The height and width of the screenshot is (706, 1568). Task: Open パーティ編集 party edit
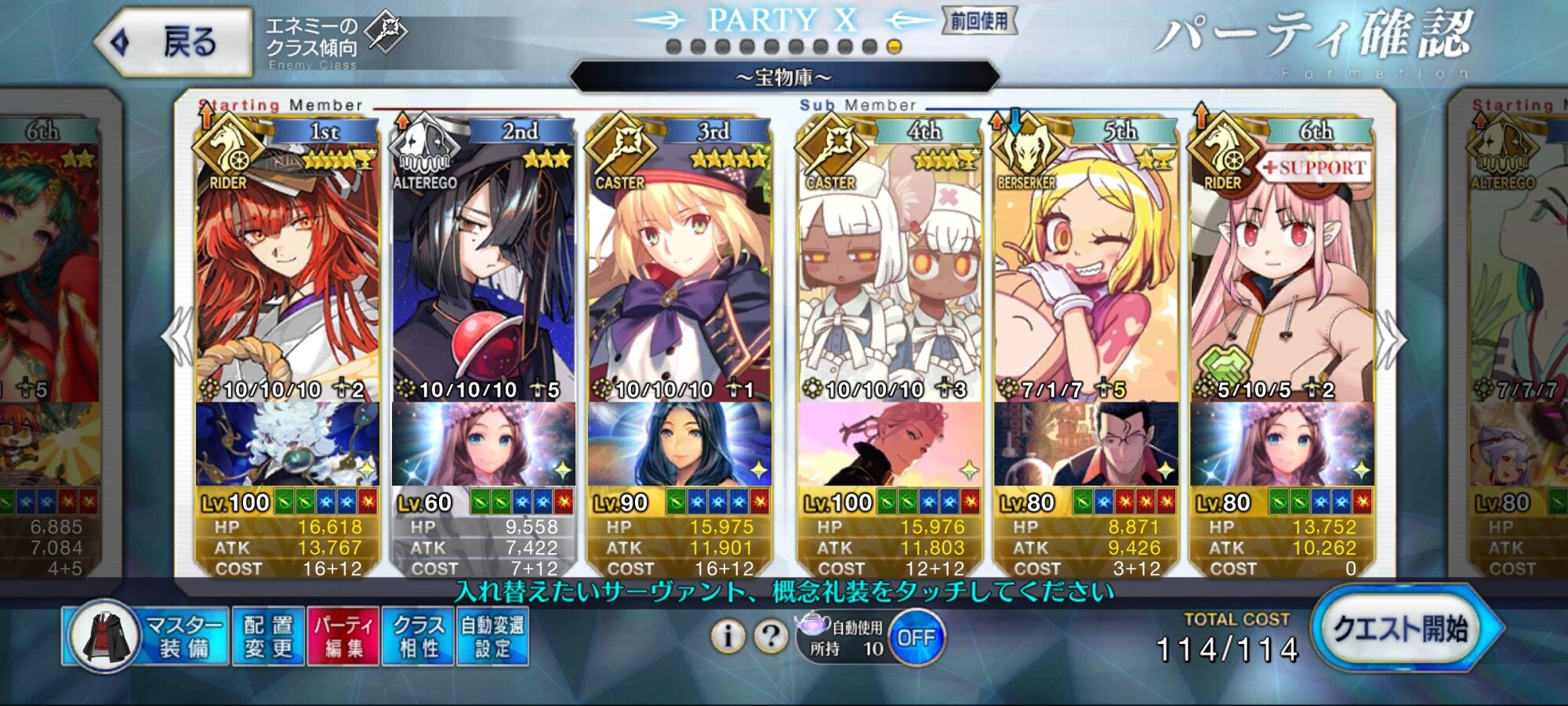(343, 636)
